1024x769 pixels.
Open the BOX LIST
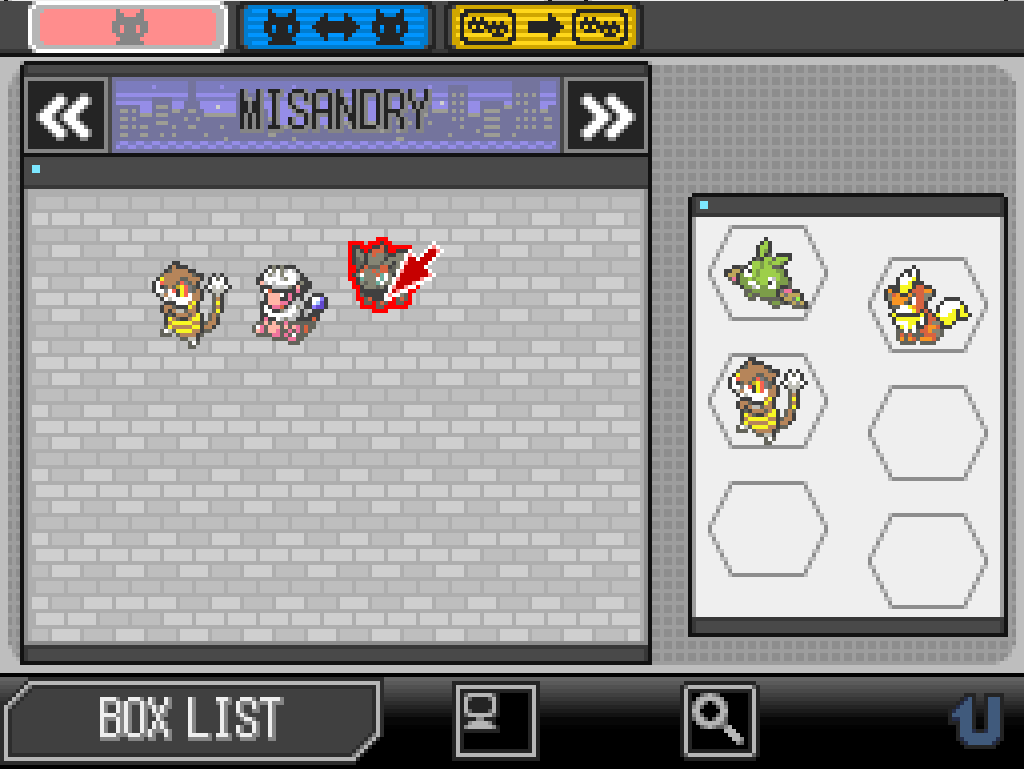(x=191, y=717)
